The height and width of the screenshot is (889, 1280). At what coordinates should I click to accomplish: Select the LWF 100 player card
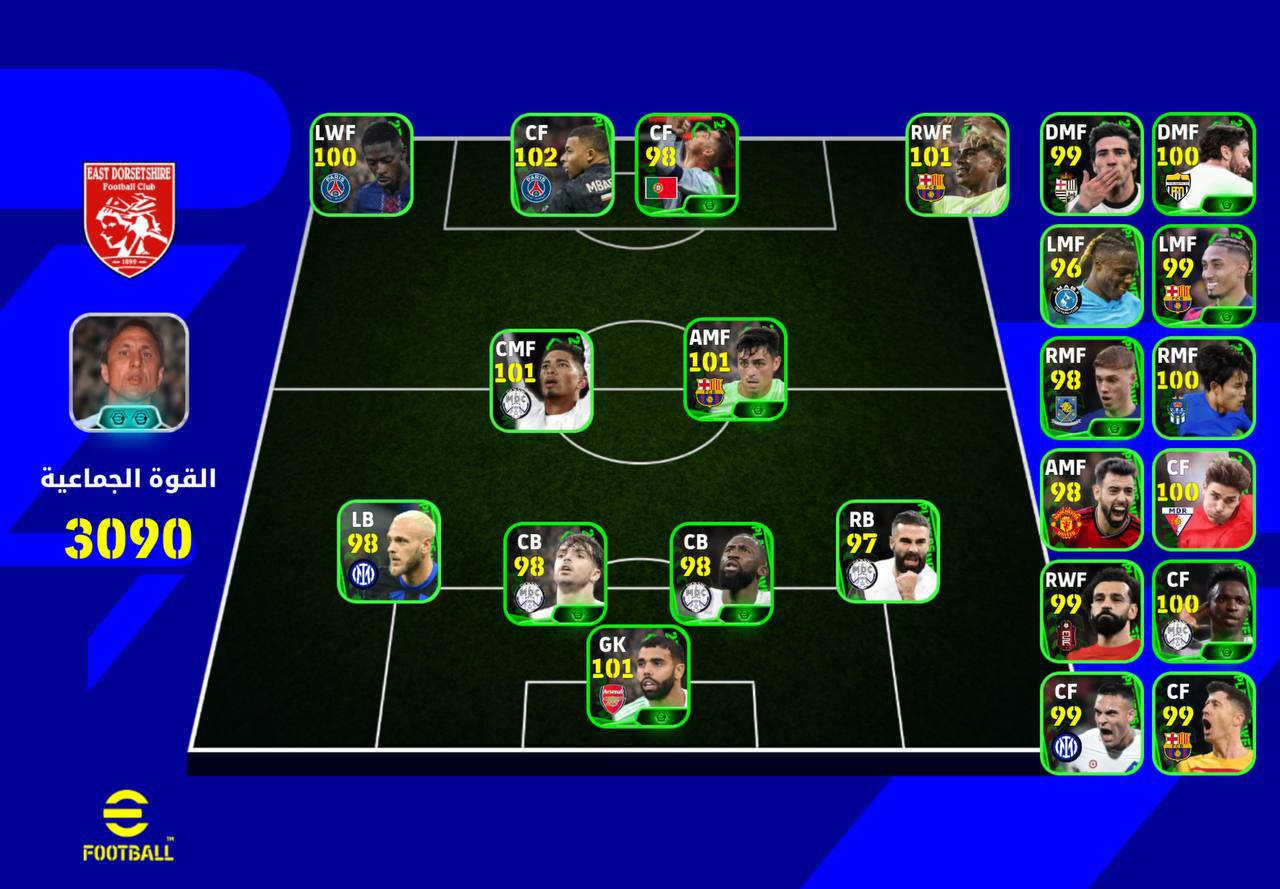[361, 164]
